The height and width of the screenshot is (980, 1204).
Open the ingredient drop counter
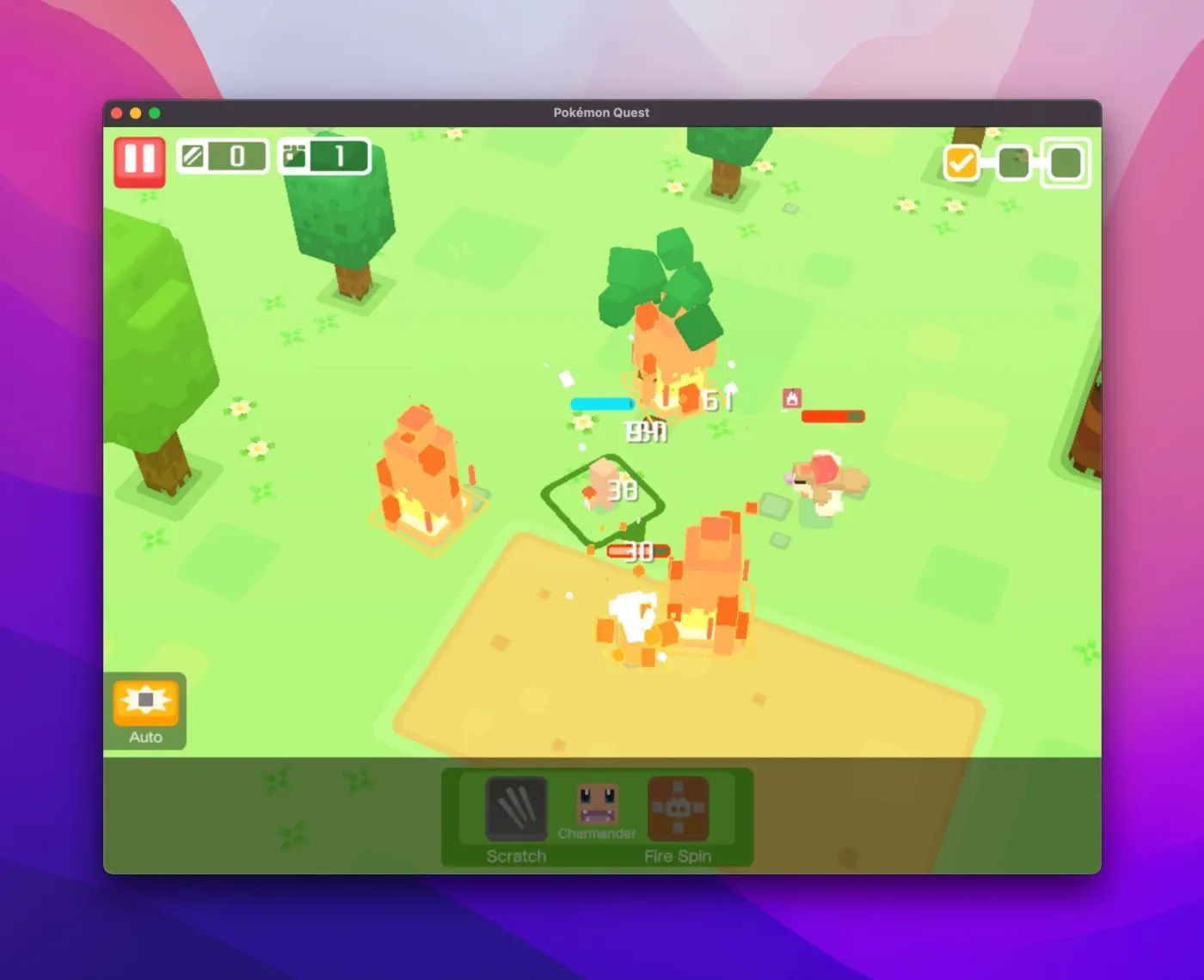pyautogui.click(x=222, y=156)
